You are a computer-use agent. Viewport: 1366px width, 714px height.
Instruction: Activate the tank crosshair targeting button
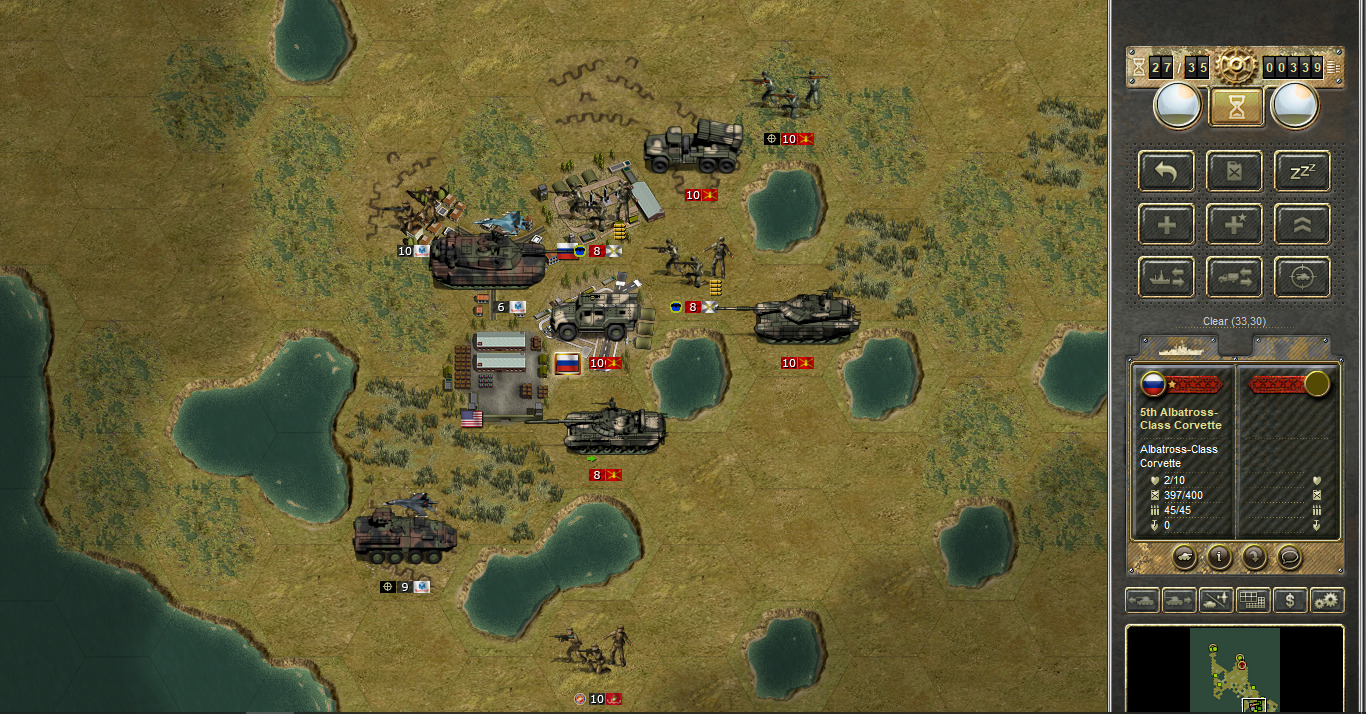click(1302, 277)
